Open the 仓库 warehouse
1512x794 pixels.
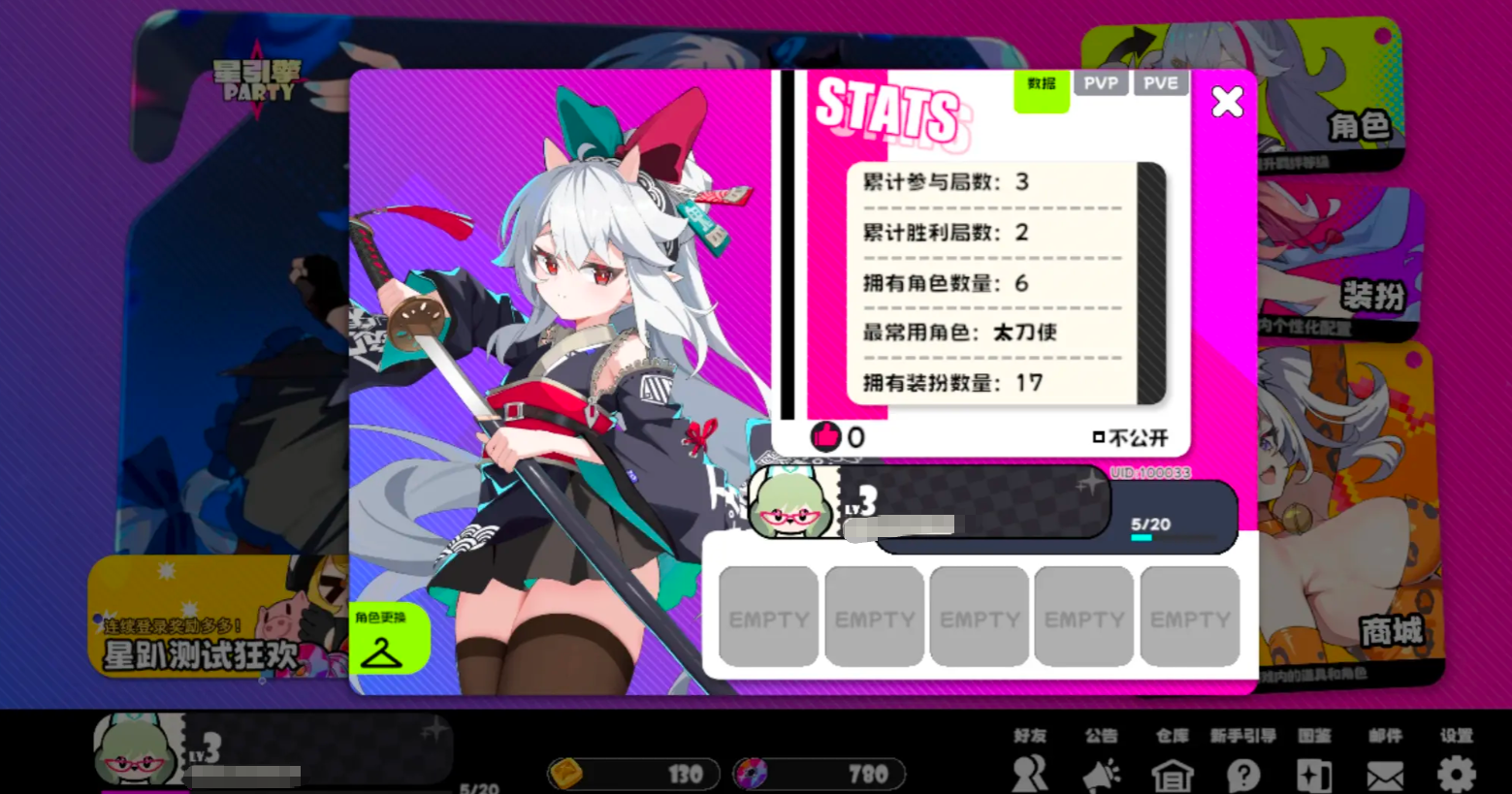(1172, 771)
